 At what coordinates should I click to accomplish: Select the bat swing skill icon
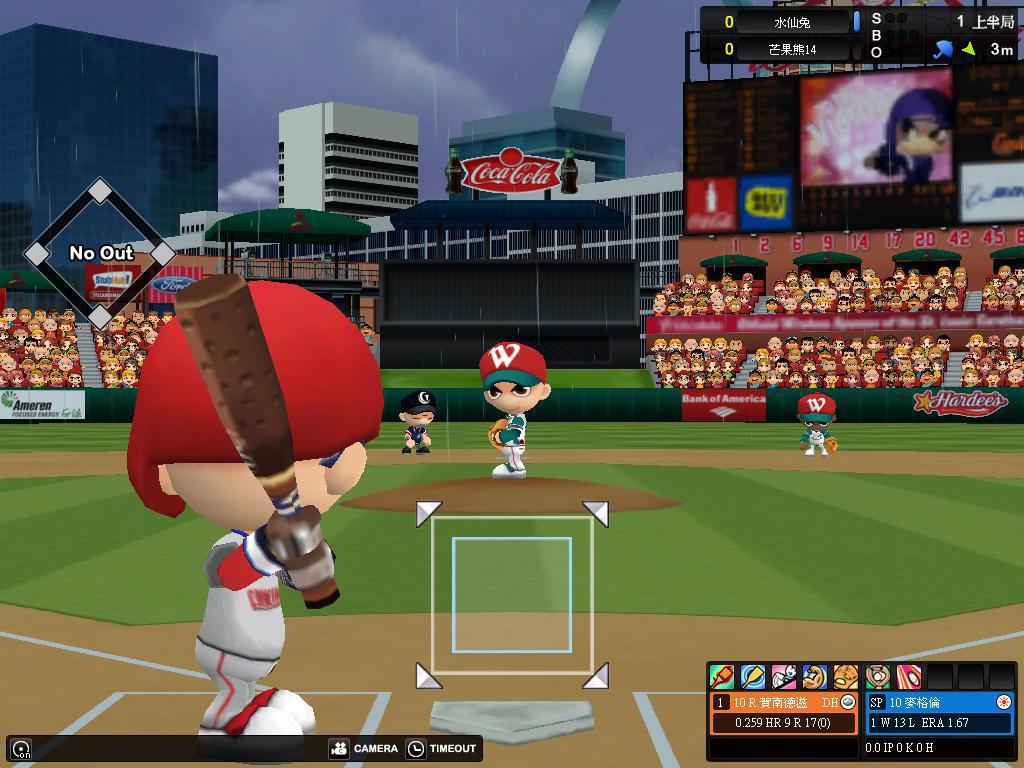pyautogui.click(x=721, y=677)
